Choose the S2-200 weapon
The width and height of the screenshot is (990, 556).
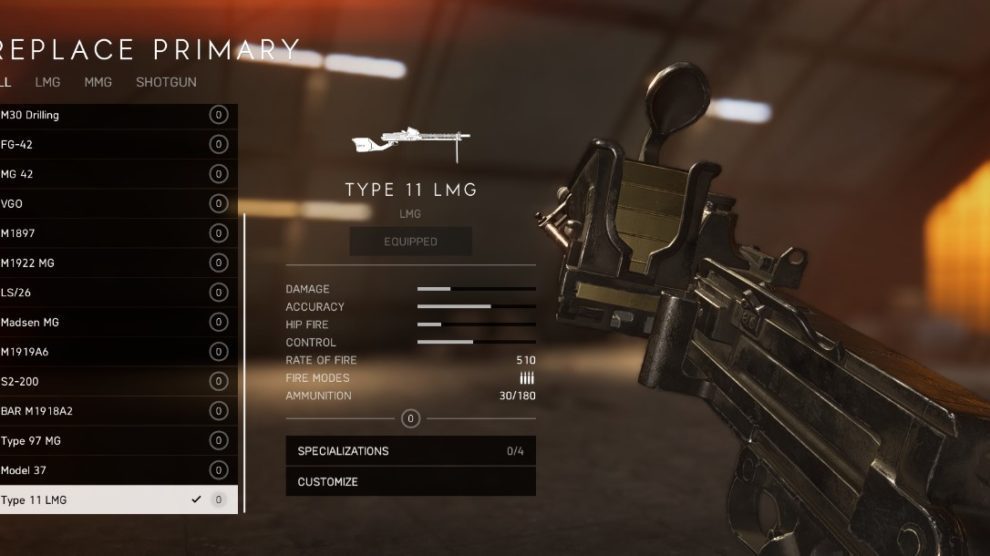pos(110,381)
